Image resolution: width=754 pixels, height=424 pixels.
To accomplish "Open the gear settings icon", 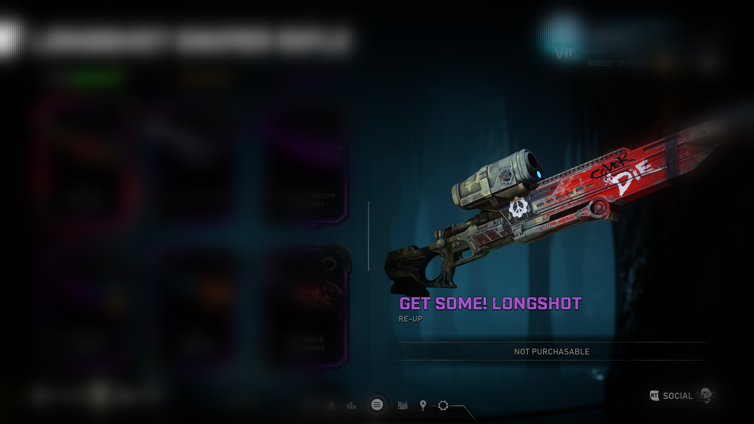I will [443, 406].
